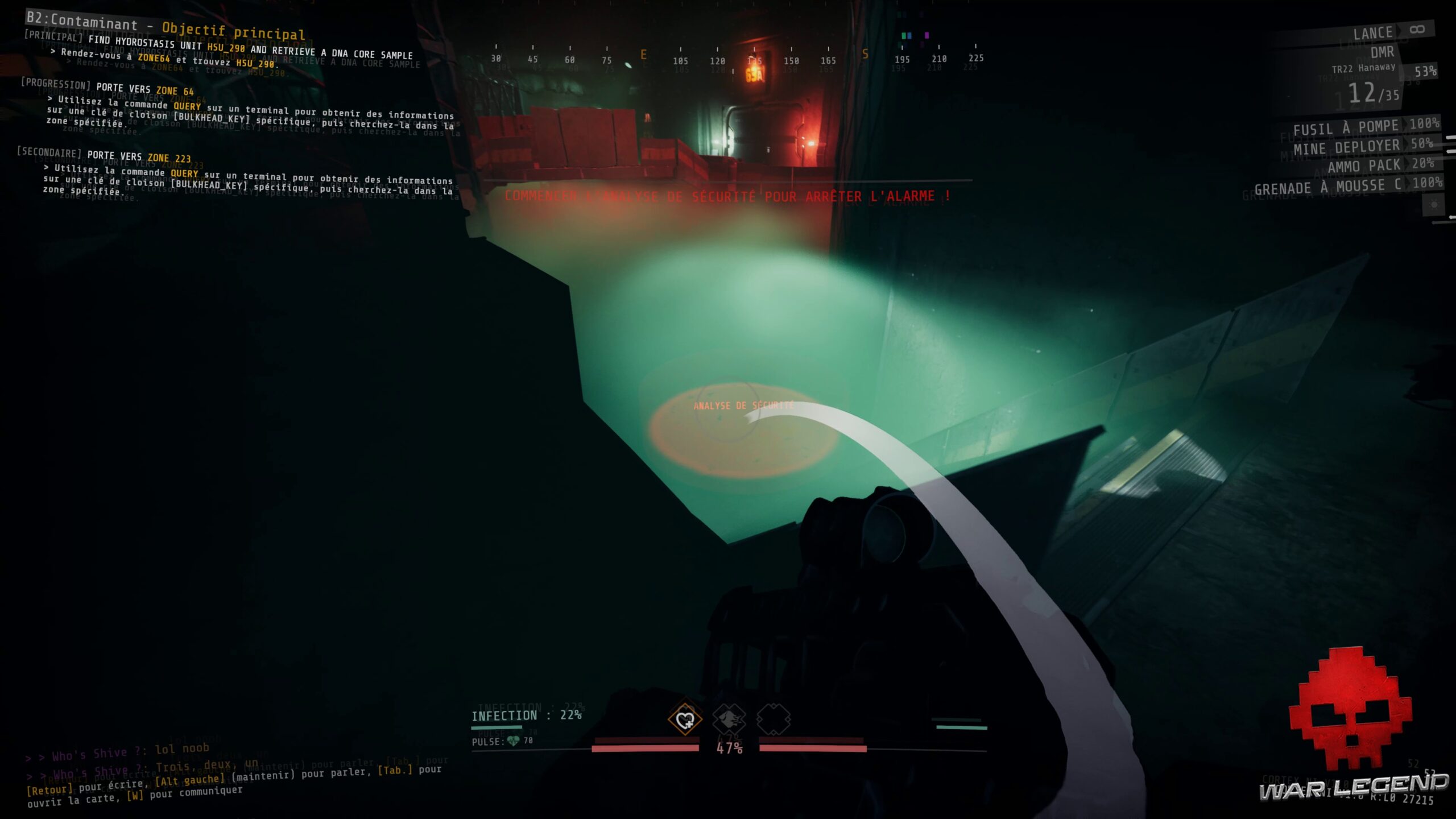Click the pulse heartbeat icon next to PULSE
Screen dimensions: 1456x819
pyautogui.click(x=512, y=741)
